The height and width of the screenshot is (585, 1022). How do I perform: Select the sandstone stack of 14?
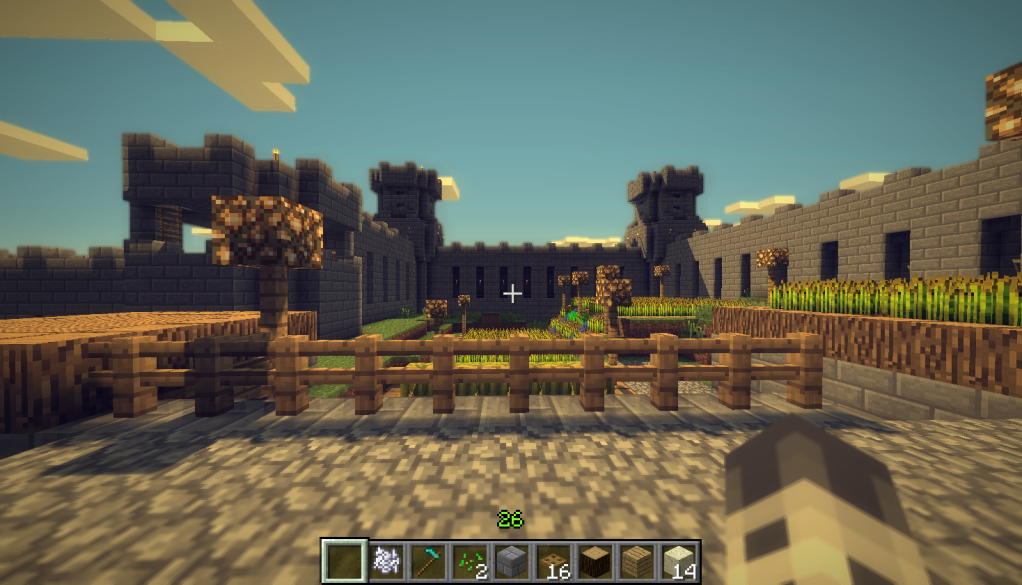(679, 560)
